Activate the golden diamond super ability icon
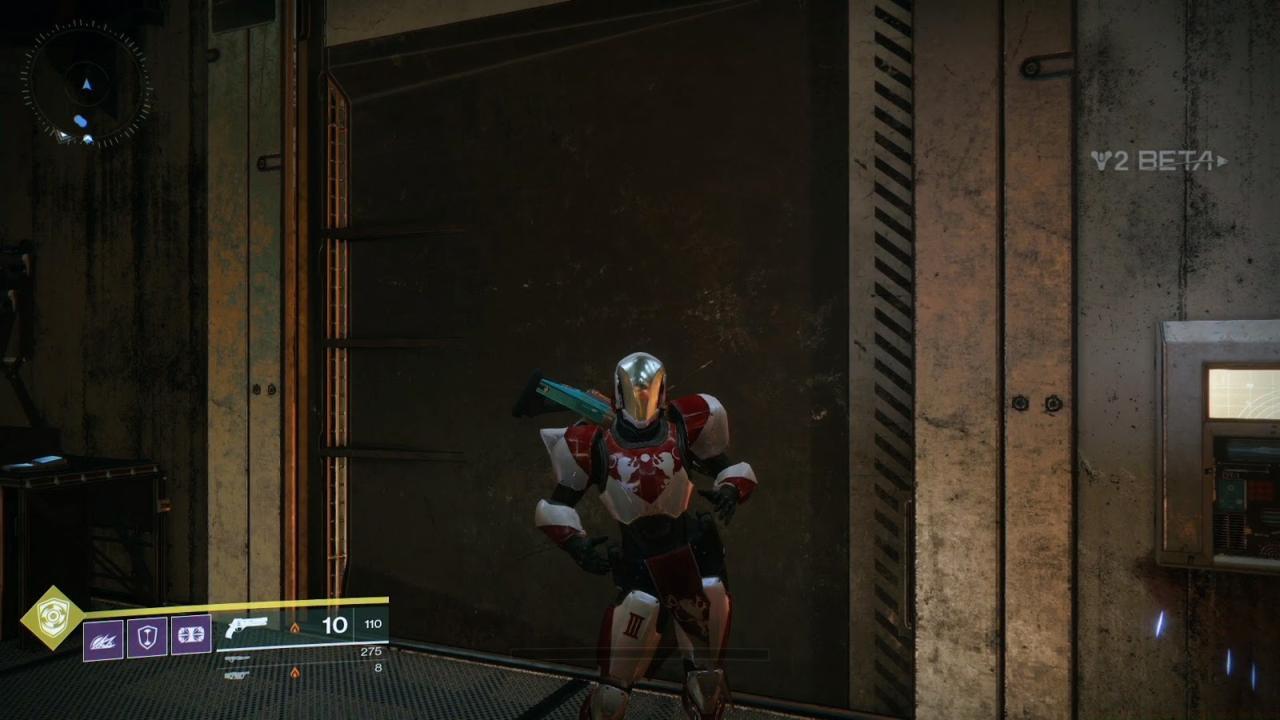 click(x=52, y=617)
